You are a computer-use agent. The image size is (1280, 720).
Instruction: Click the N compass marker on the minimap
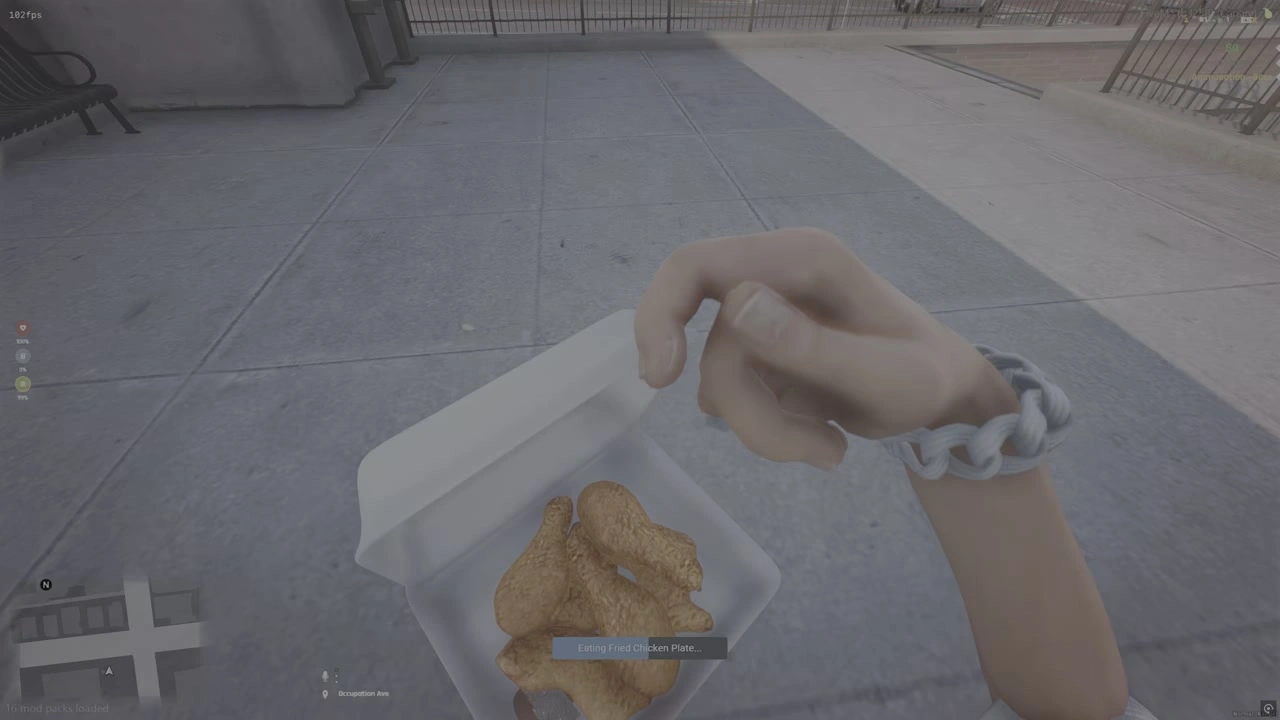45,584
